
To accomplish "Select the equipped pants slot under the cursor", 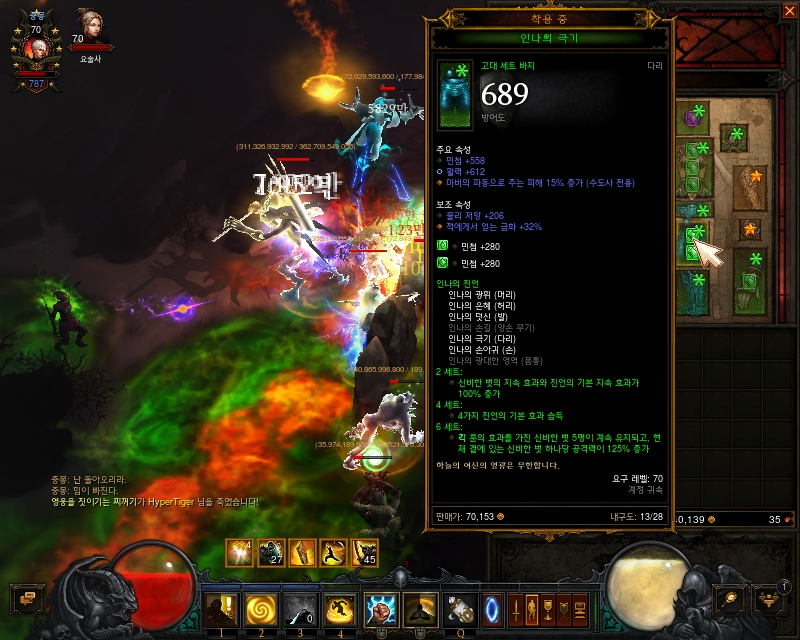I will coord(693,244).
